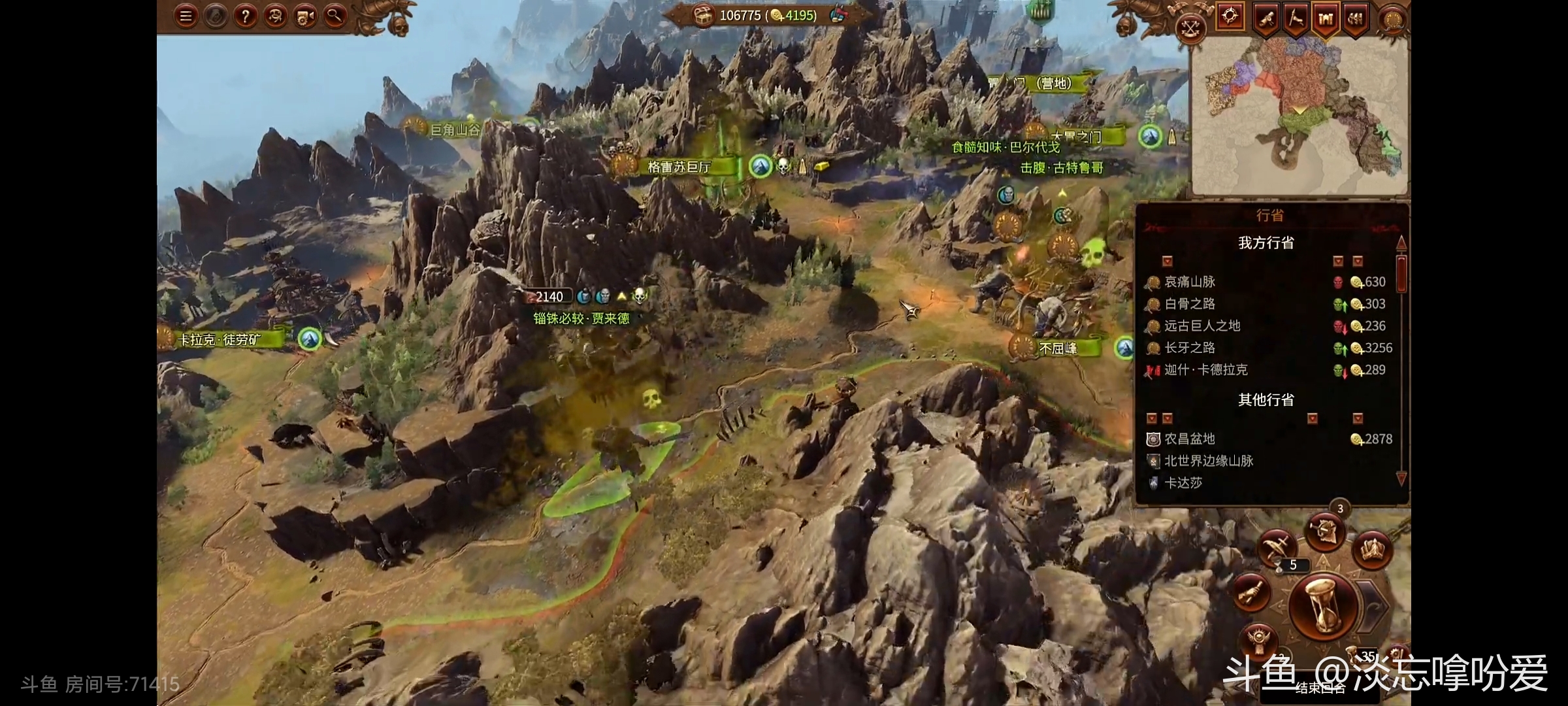The width and height of the screenshot is (1568, 706).
Task: Open the camera settings button
Action: tap(305, 16)
